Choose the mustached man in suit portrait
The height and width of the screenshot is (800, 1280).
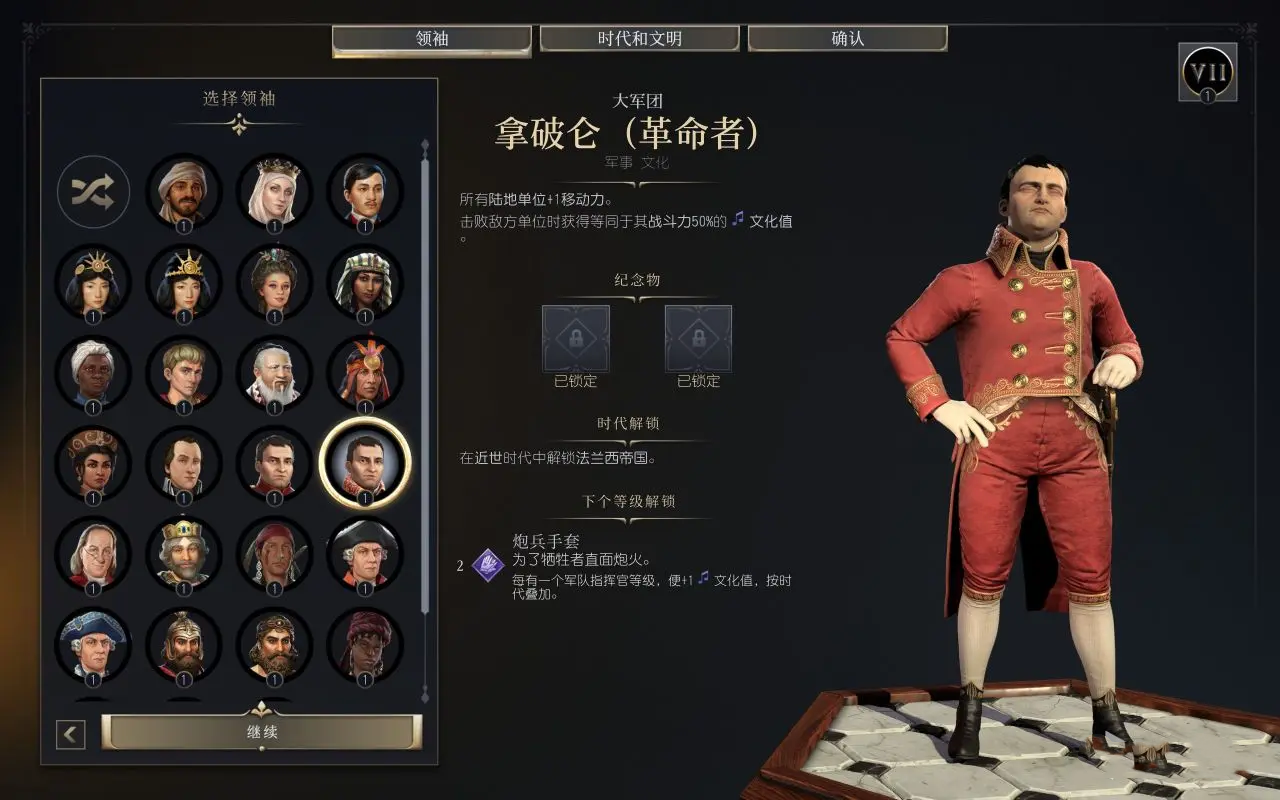(x=364, y=192)
